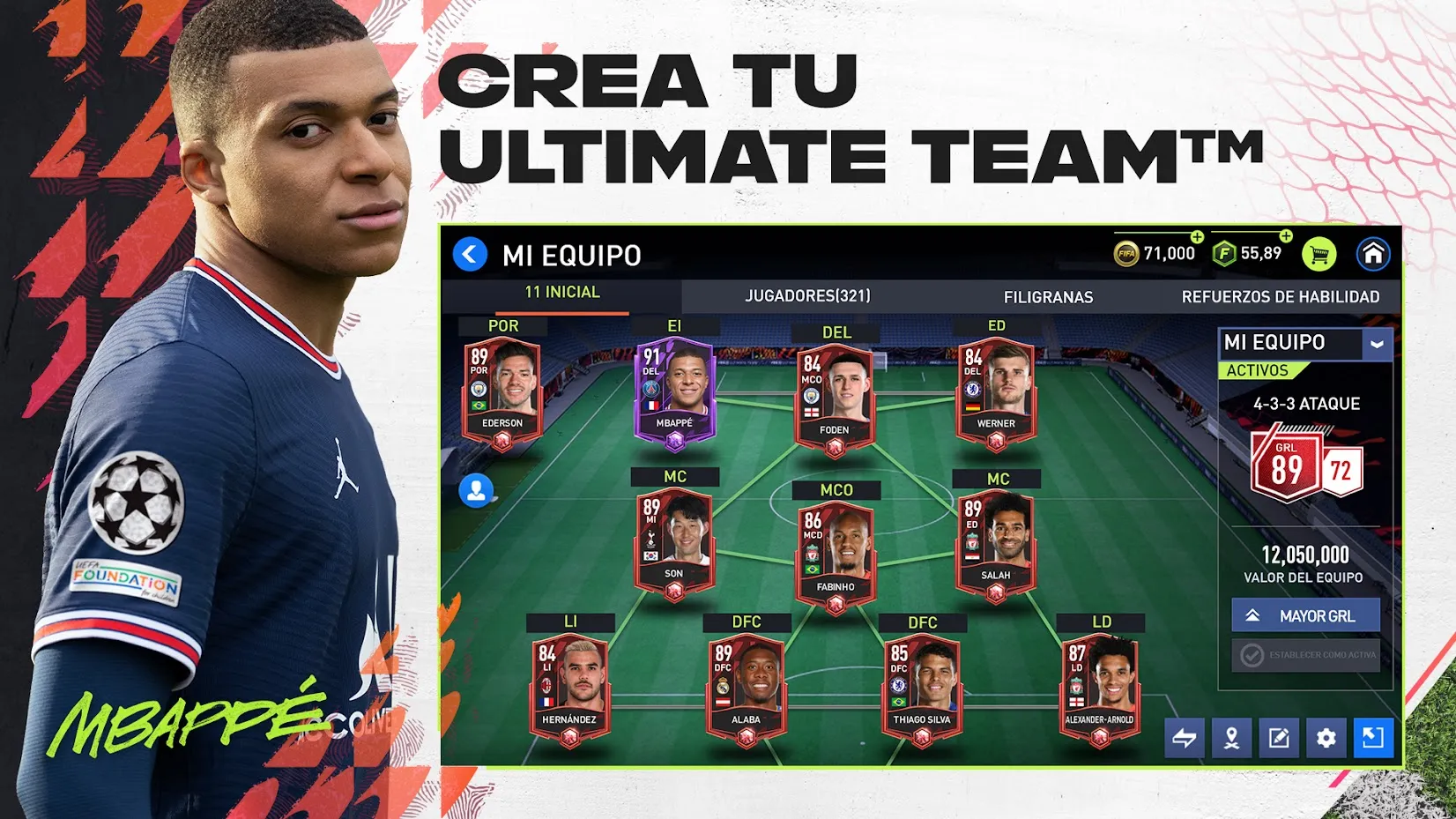This screenshot has height=819, width=1456.
Task: Switch to the Jugadores(321) tab
Action: tap(807, 296)
